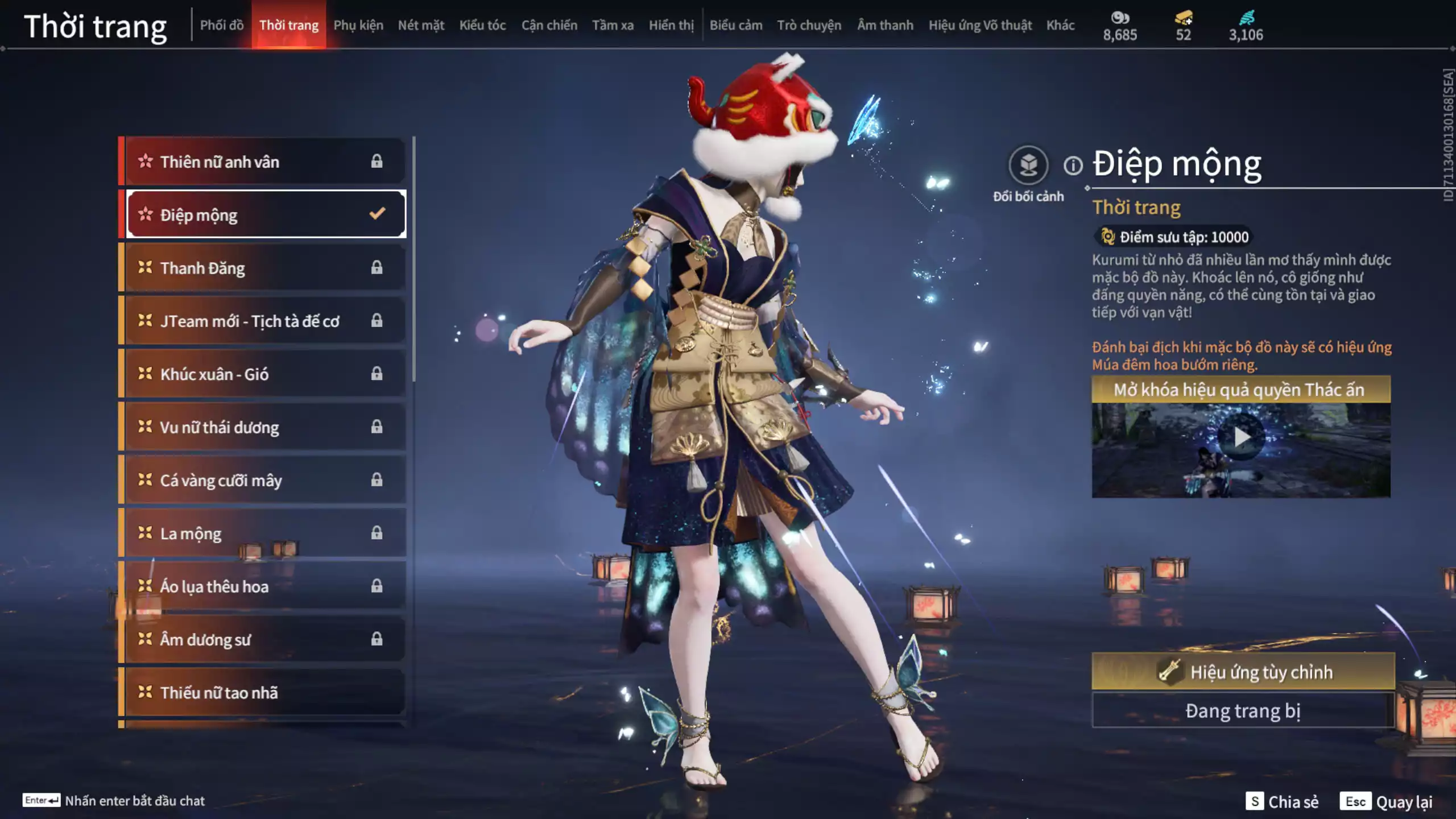
Task: Select the Kiểu tóc tab
Action: [482, 25]
